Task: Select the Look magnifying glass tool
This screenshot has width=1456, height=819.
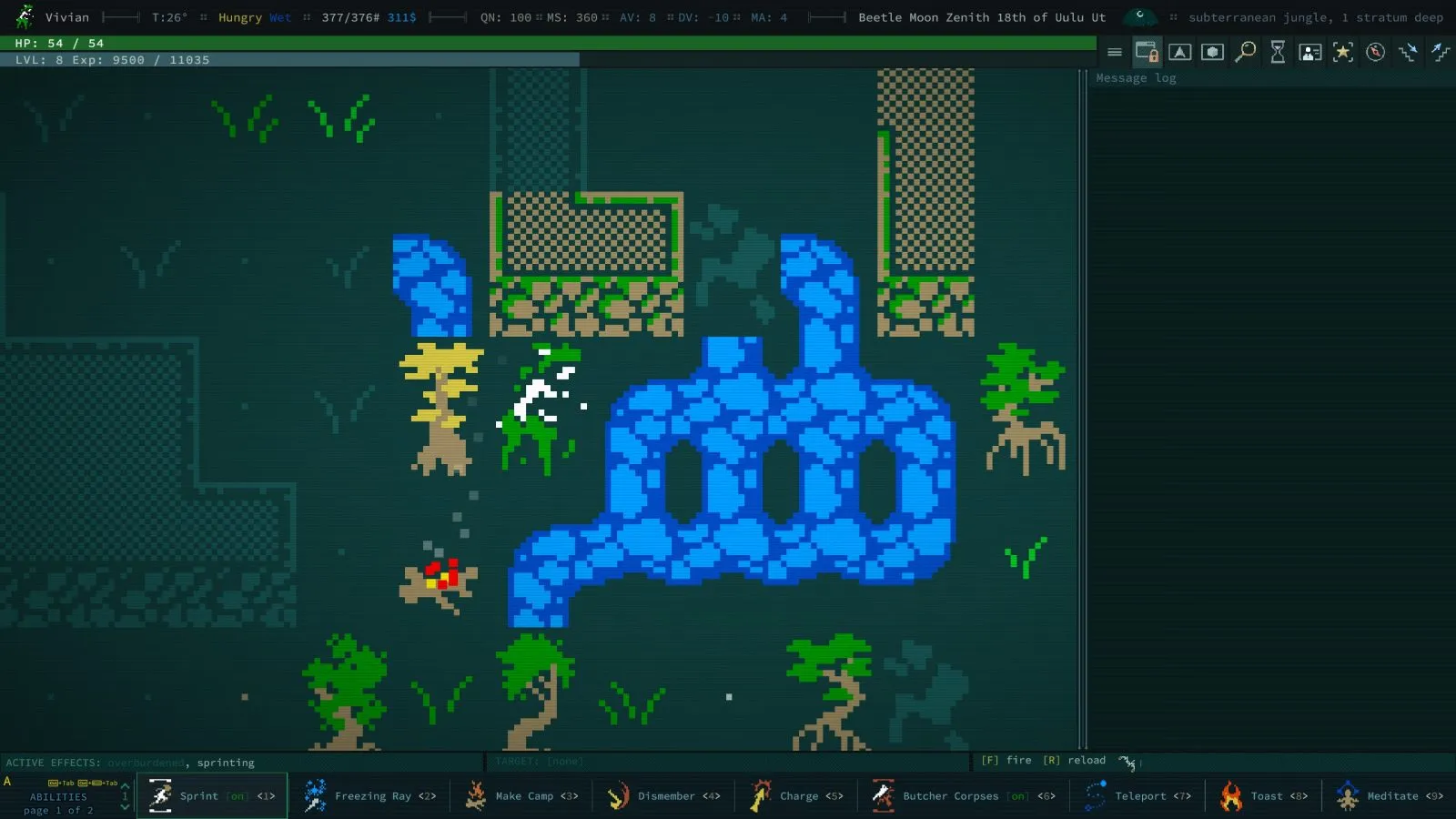Action: pos(1246,52)
